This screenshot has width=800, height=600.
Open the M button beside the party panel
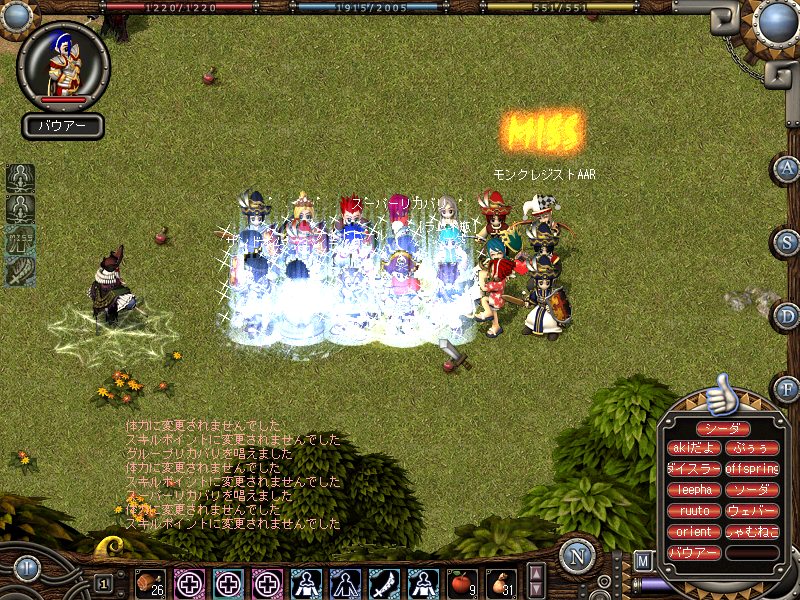(644, 559)
